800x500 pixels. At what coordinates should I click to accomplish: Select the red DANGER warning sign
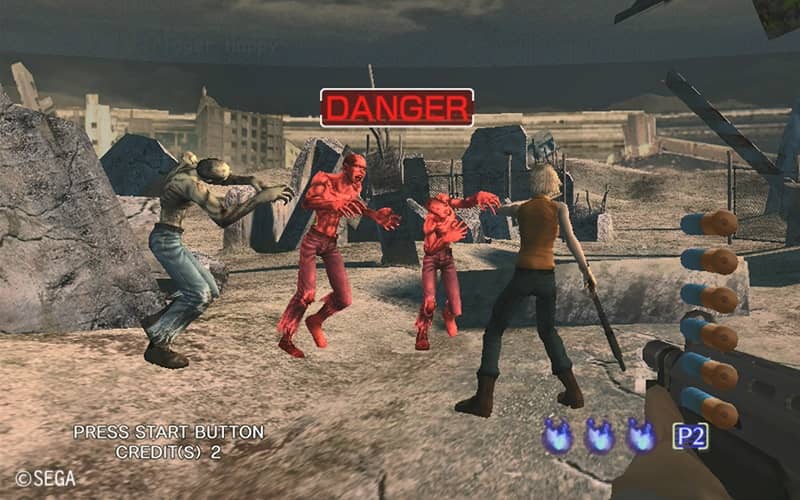pos(396,107)
